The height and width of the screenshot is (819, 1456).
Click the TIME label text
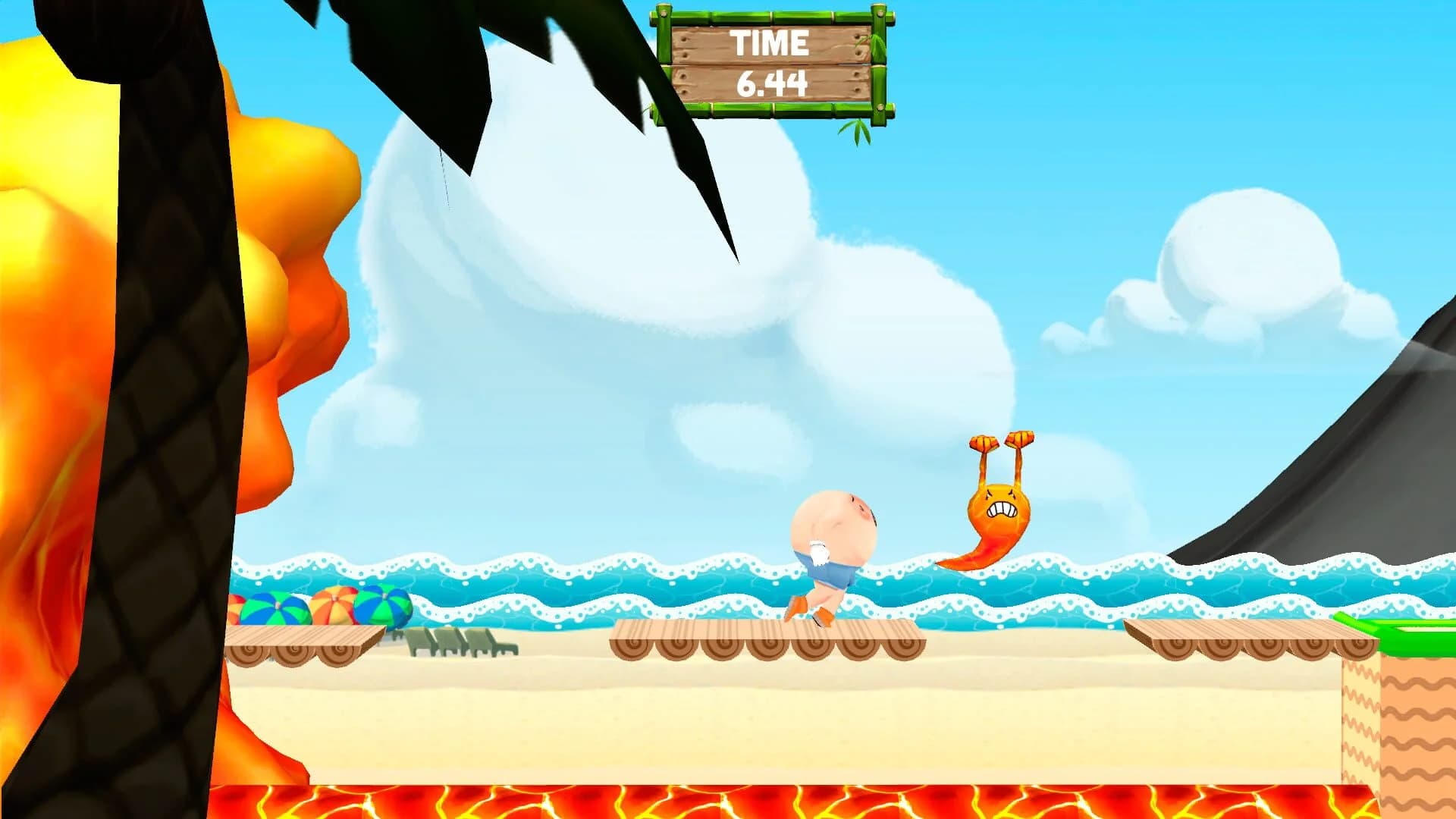tap(770, 44)
